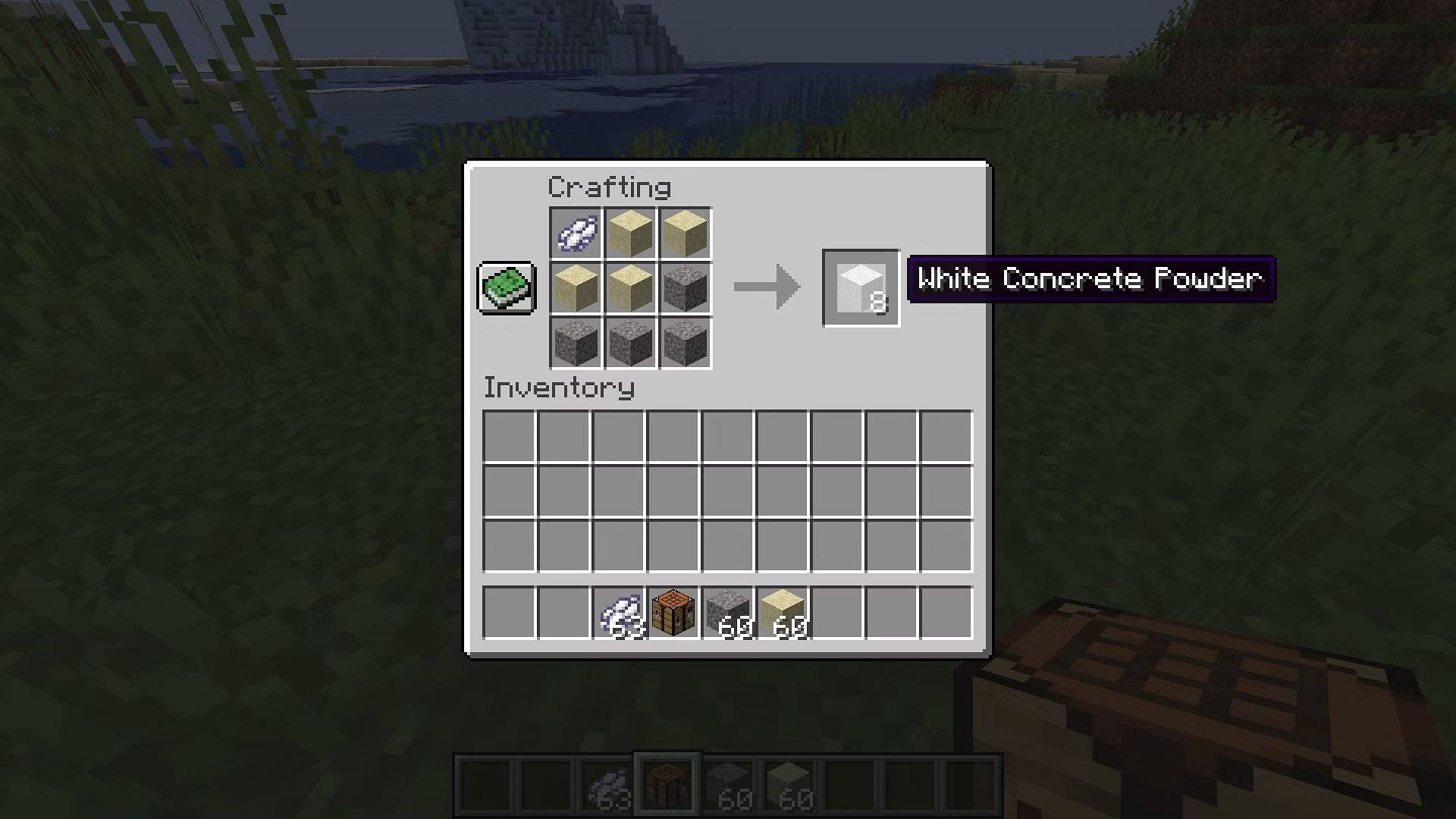Grab gravel from the bottom-left crafting slot
Image resolution: width=1456 pixels, height=819 pixels.
click(575, 343)
